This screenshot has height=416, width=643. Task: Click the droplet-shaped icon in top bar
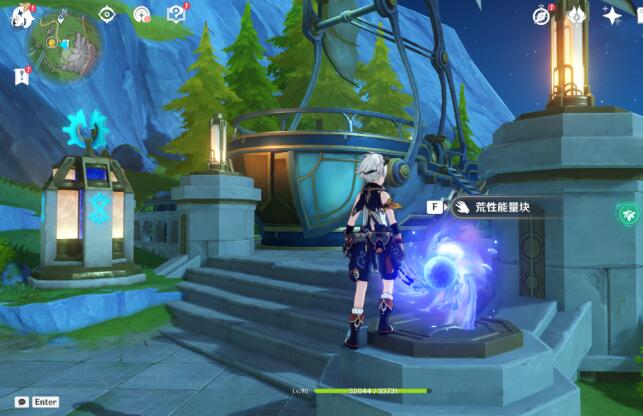(x=577, y=16)
